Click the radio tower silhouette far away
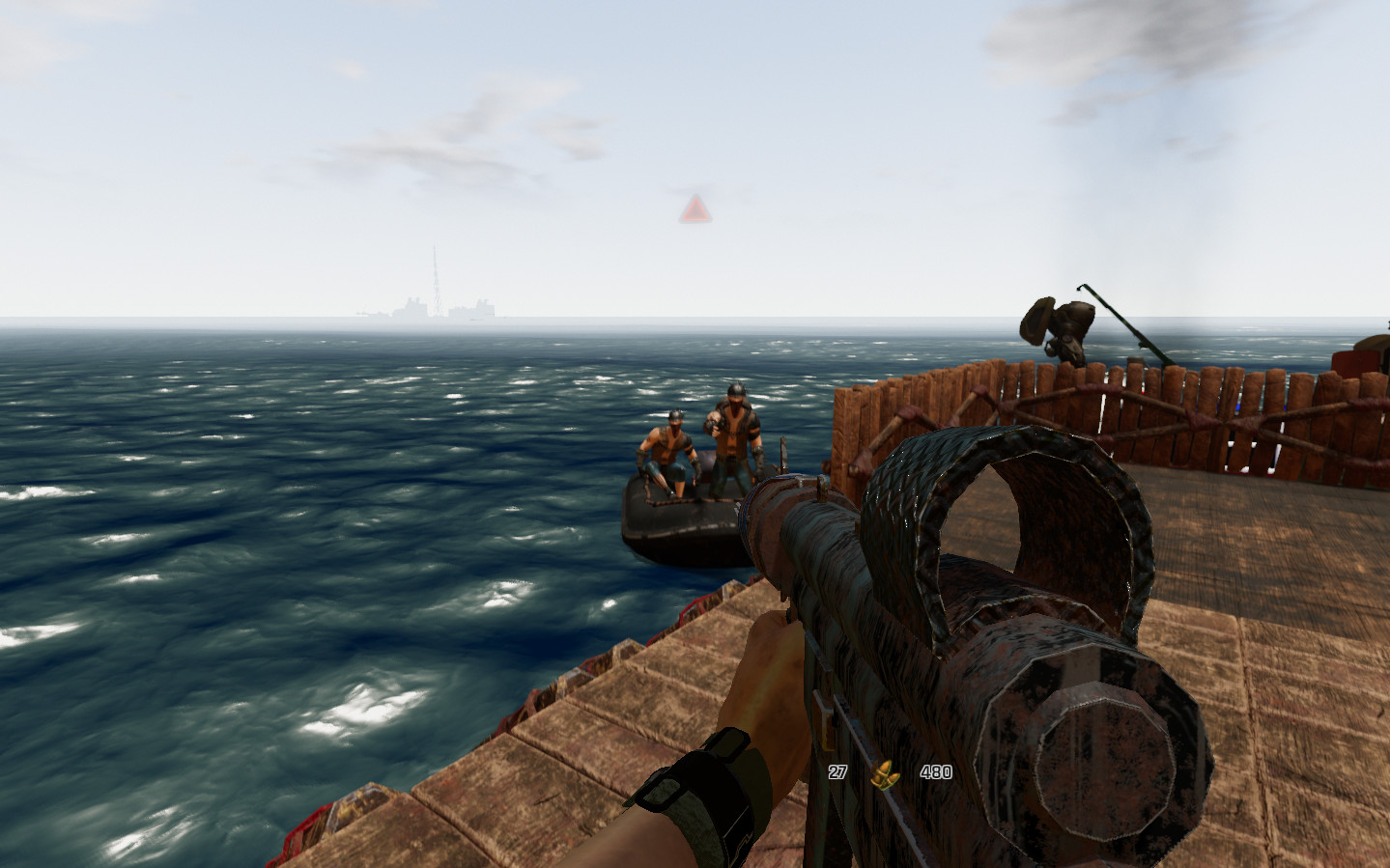Image resolution: width=1390 pixels, height=868 pixels. 437,280
